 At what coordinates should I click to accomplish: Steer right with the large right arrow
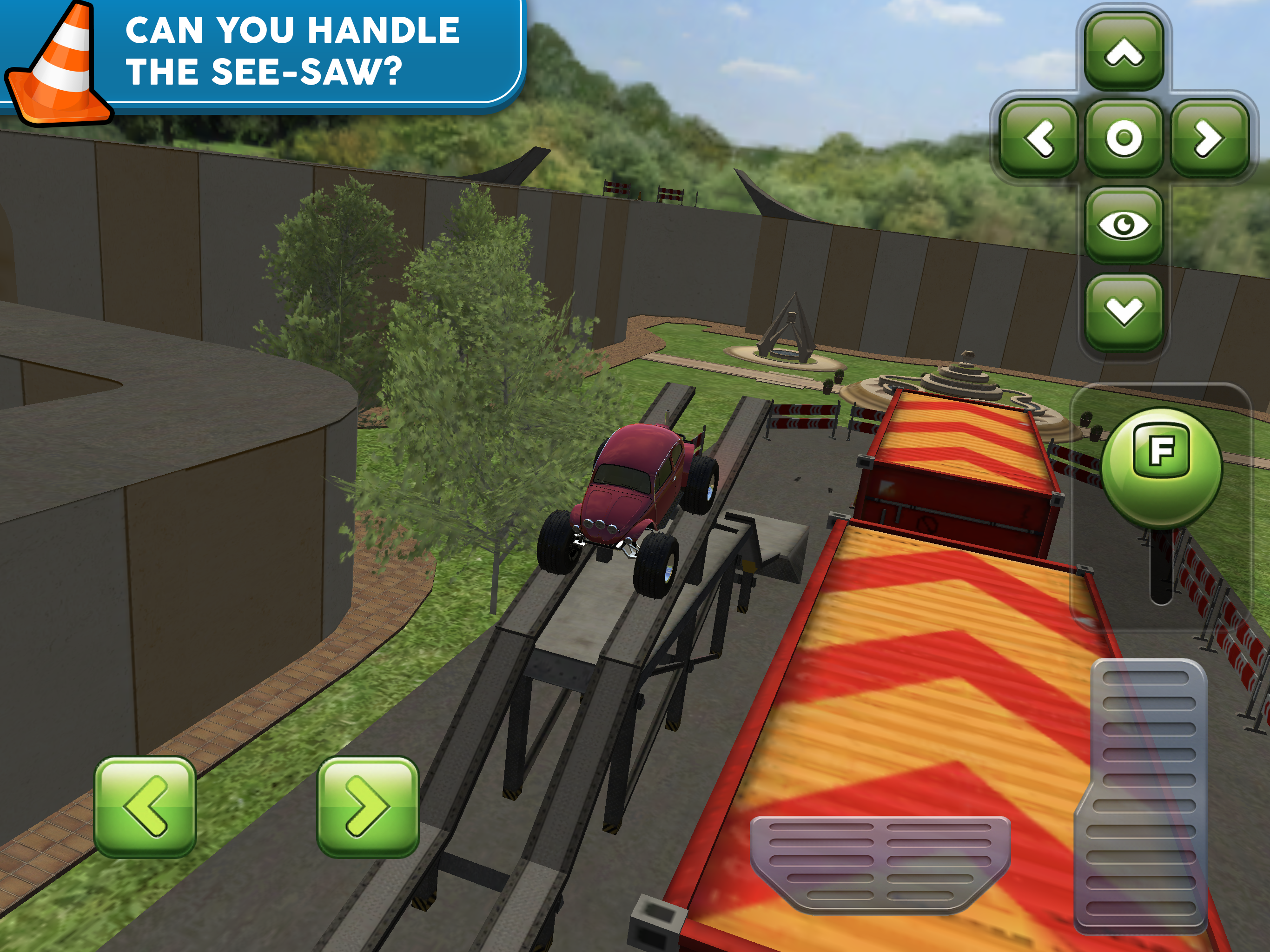(x=368, y=806)
